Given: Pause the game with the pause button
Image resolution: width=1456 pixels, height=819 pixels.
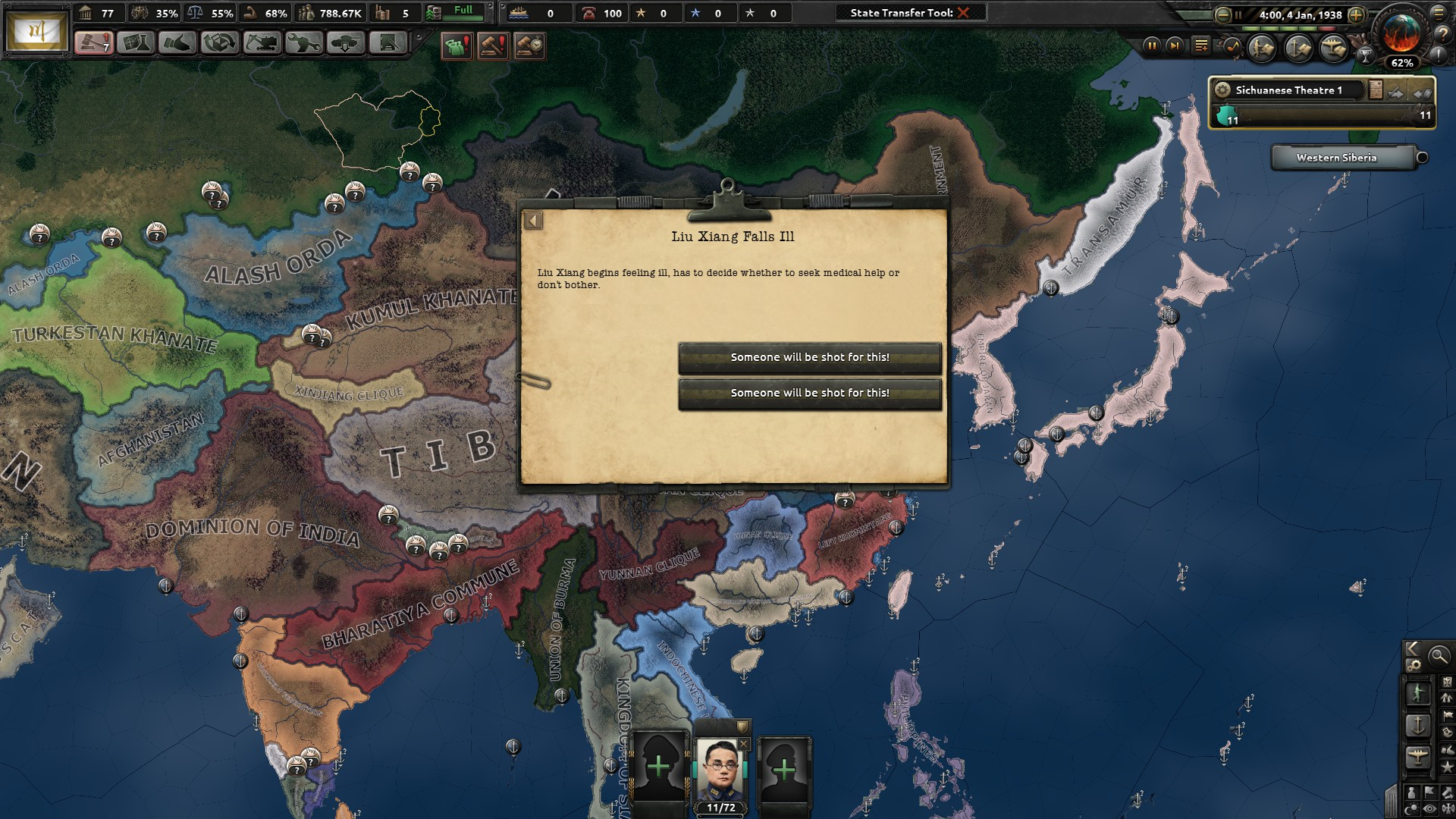Looking at the screenshot, I should pos(1153,46).
